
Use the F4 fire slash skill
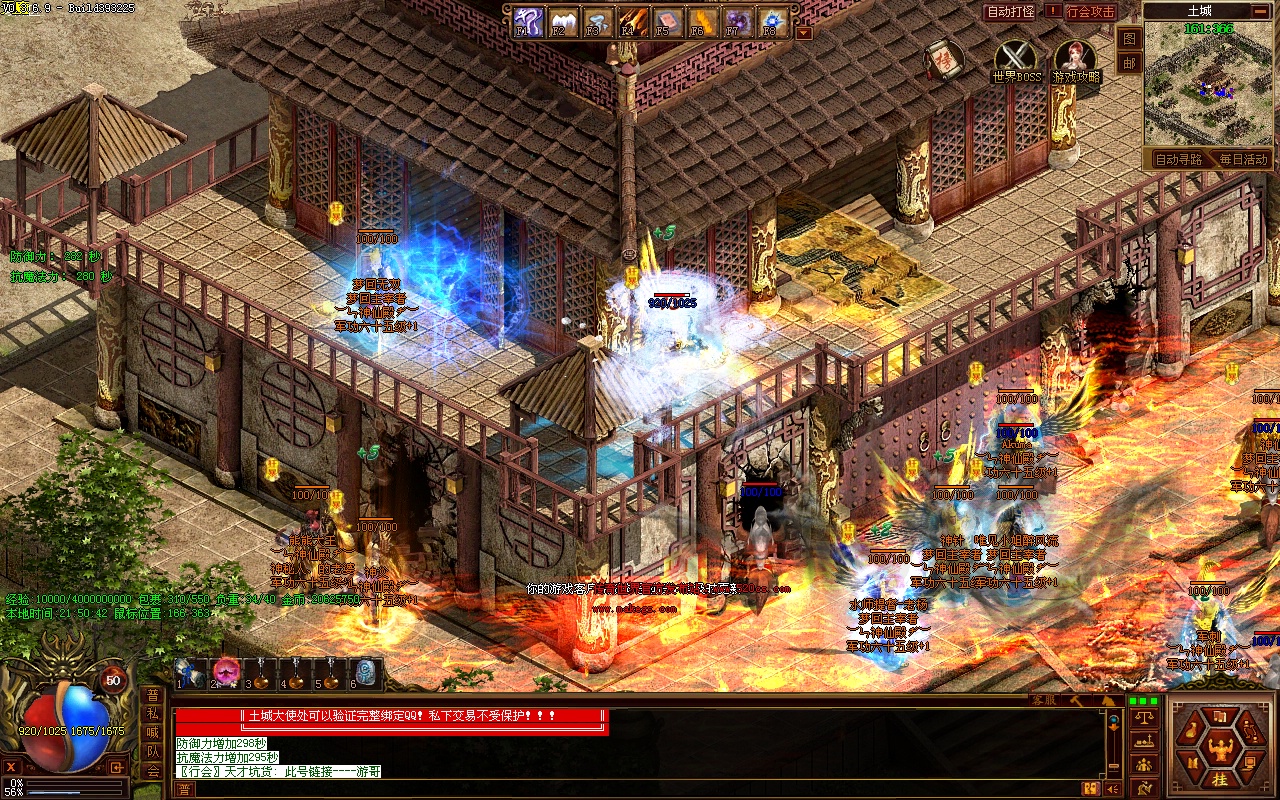coord(632,22)
